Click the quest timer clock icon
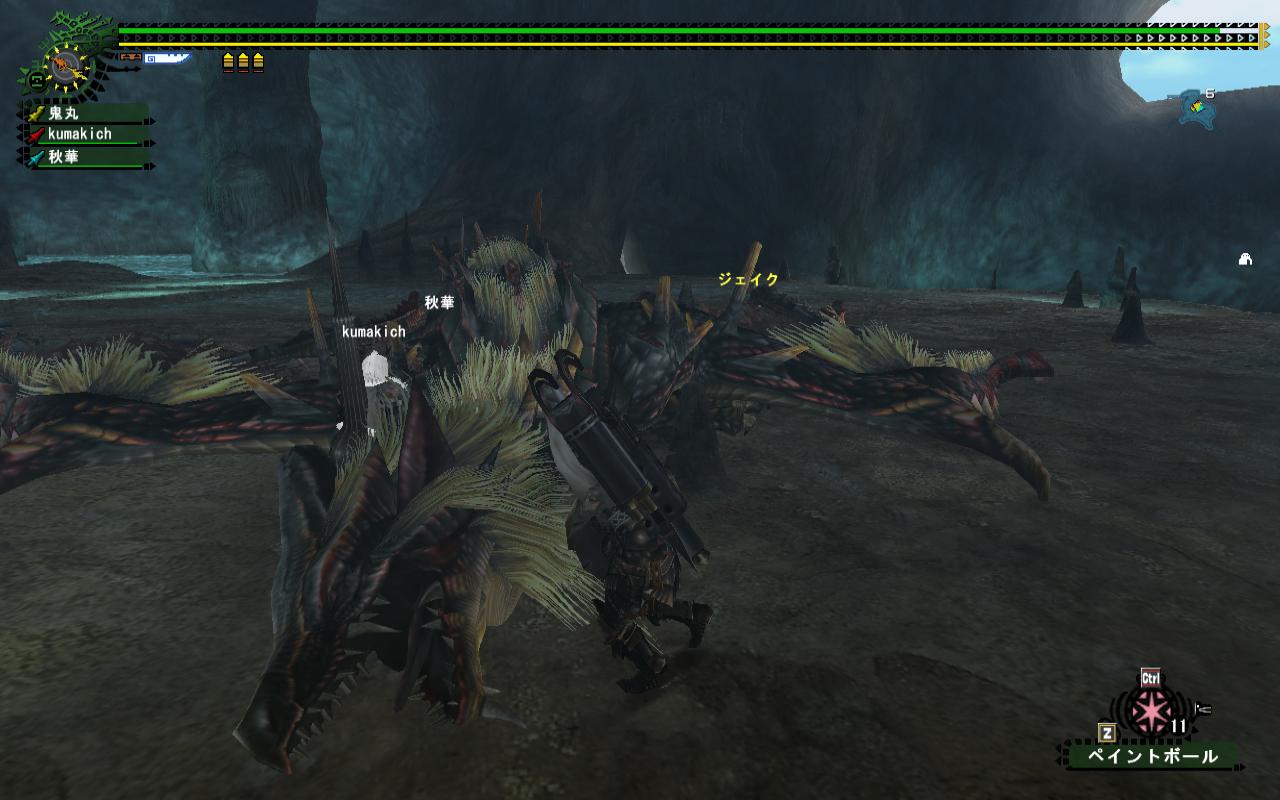Screen dimensions: 1280x800 [x=64, y=66]
